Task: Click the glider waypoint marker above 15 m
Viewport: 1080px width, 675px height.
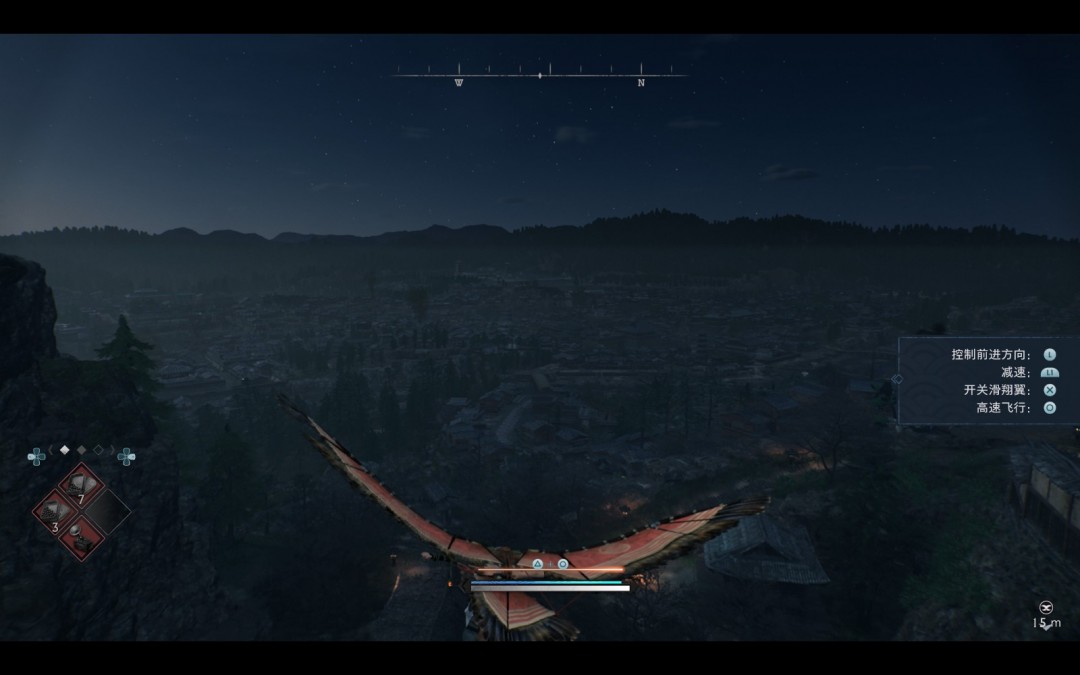Action: (x=1046, y=607)
